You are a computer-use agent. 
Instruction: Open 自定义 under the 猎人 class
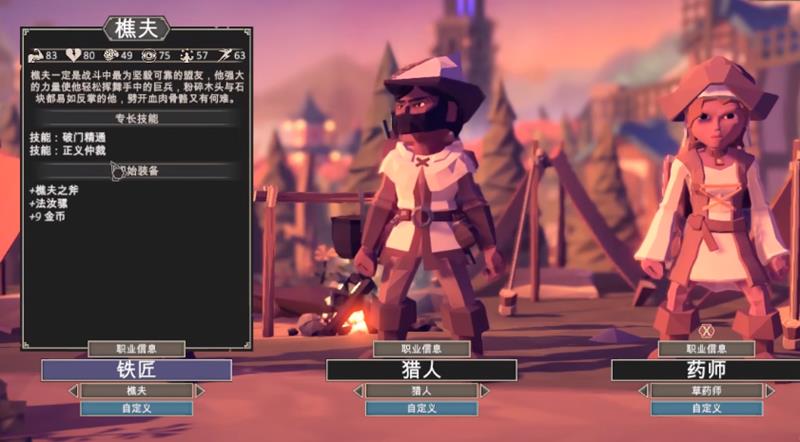tap(421, 408)
